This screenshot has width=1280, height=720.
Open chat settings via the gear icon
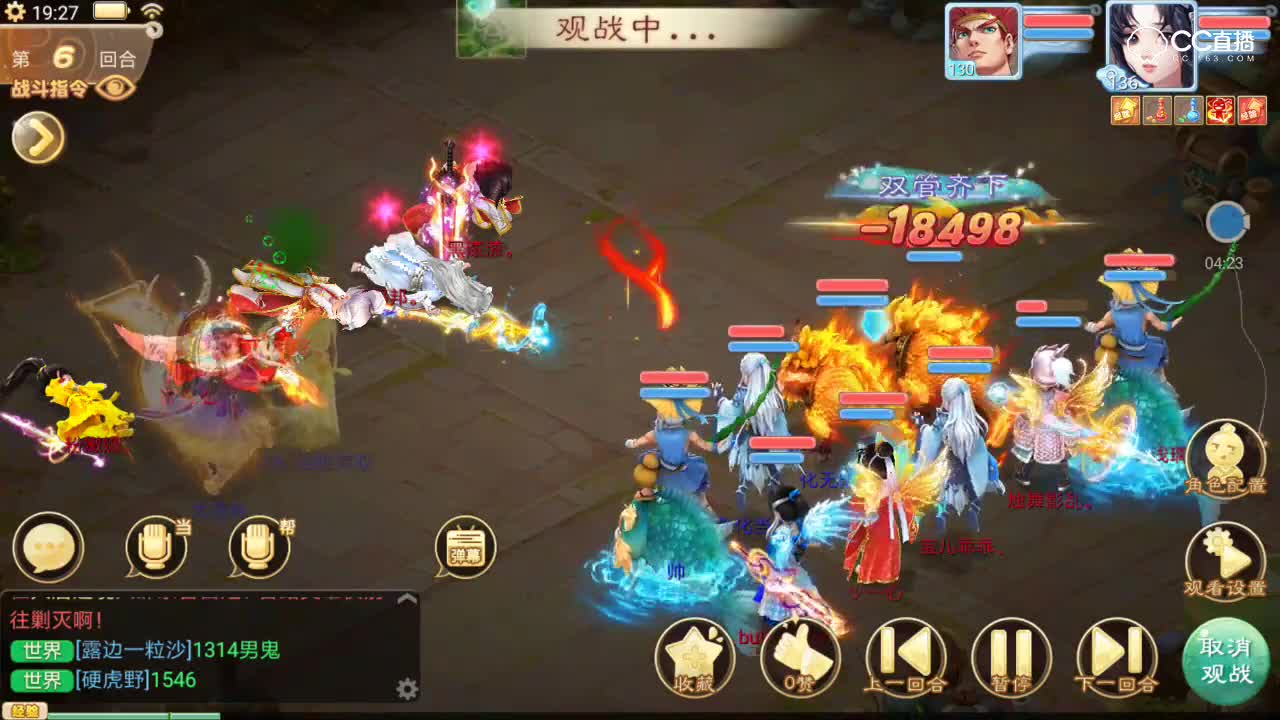pyautogui.click(x=408, y=690)
